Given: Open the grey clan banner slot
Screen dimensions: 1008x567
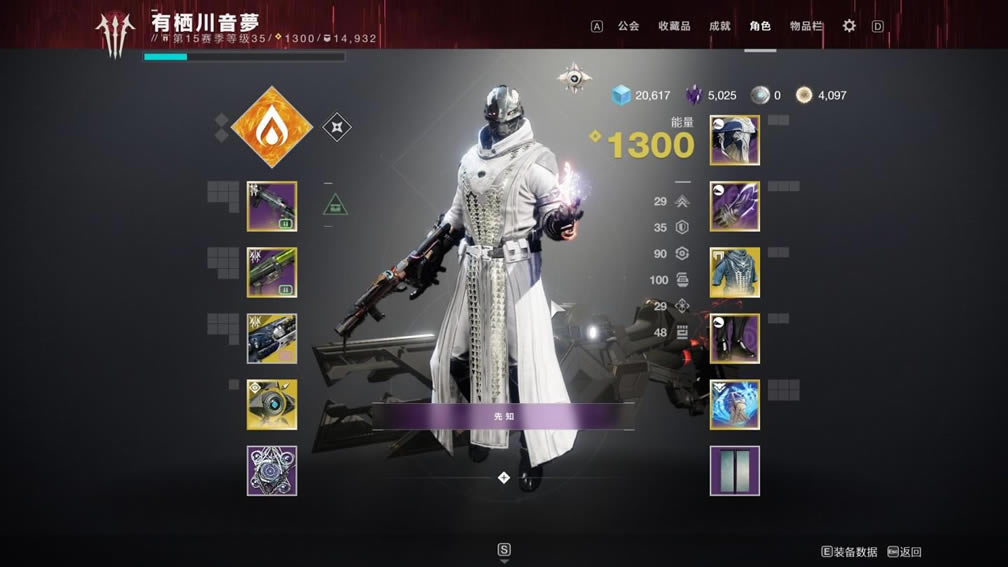Looking at the screenshot, I should pyautogui.click(x=735, y=471).
